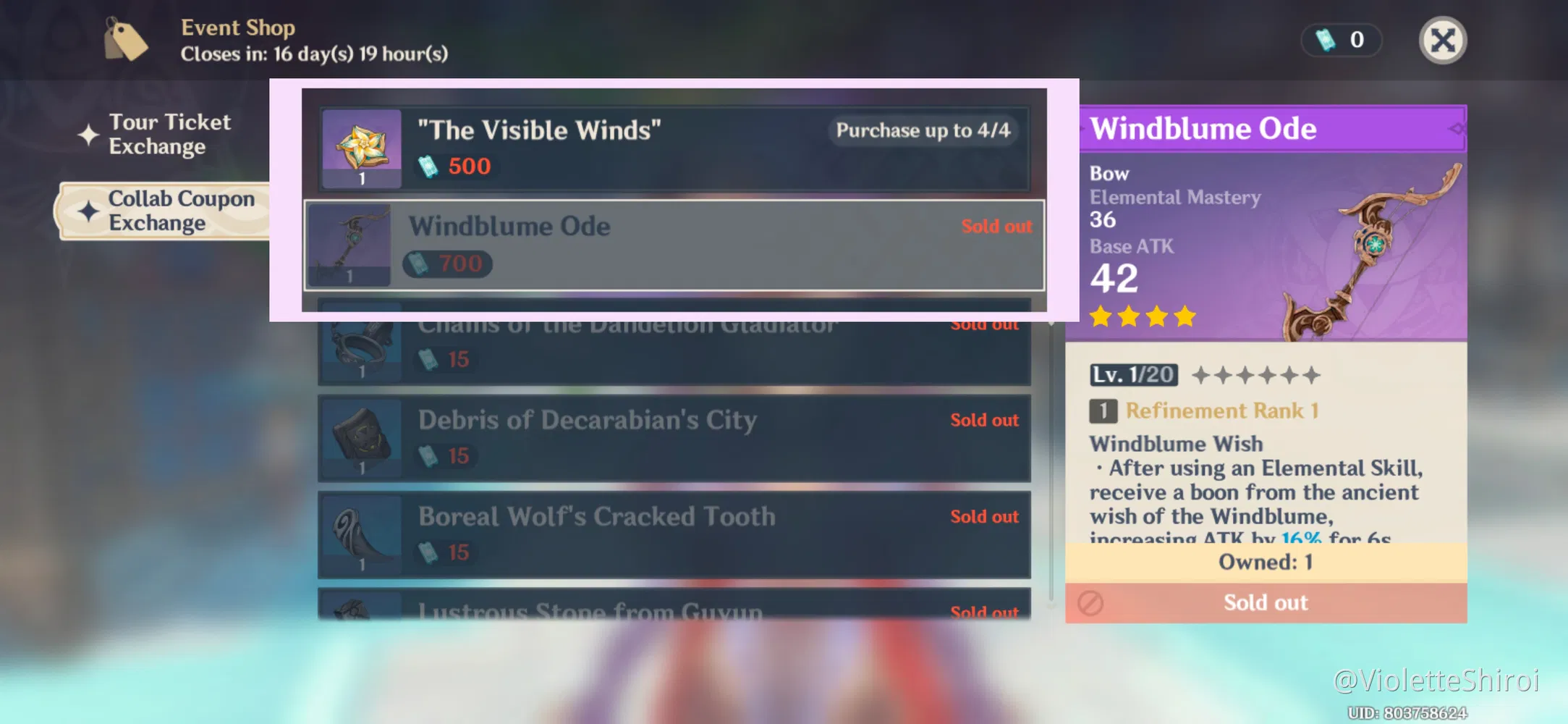Close the Event Shop window
The image size is (1568, 724).
(x=1443, y=41)
